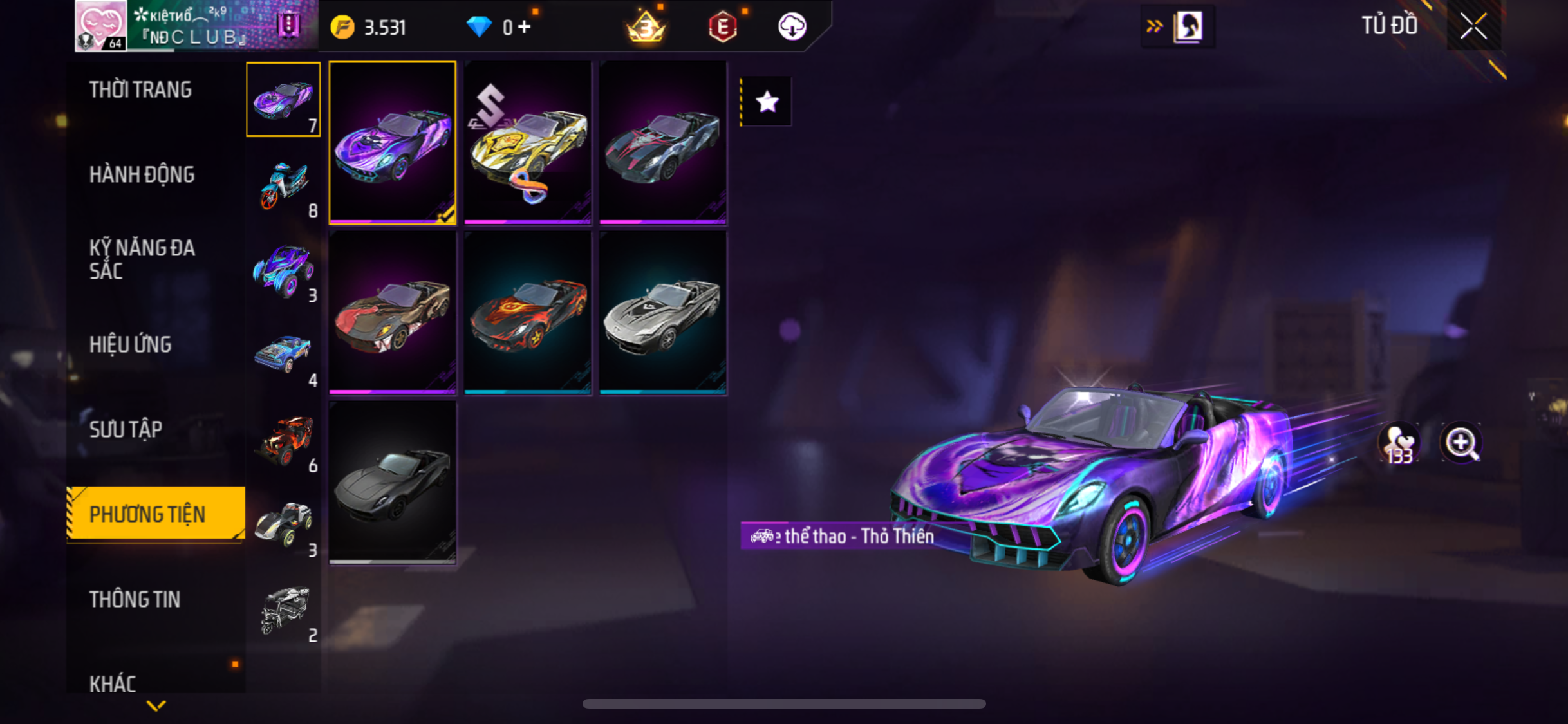Image resolution: width=1568 pixels, height=724 pixels.
Task: Open the Thời Trang category
Action: tap(140, 89)
